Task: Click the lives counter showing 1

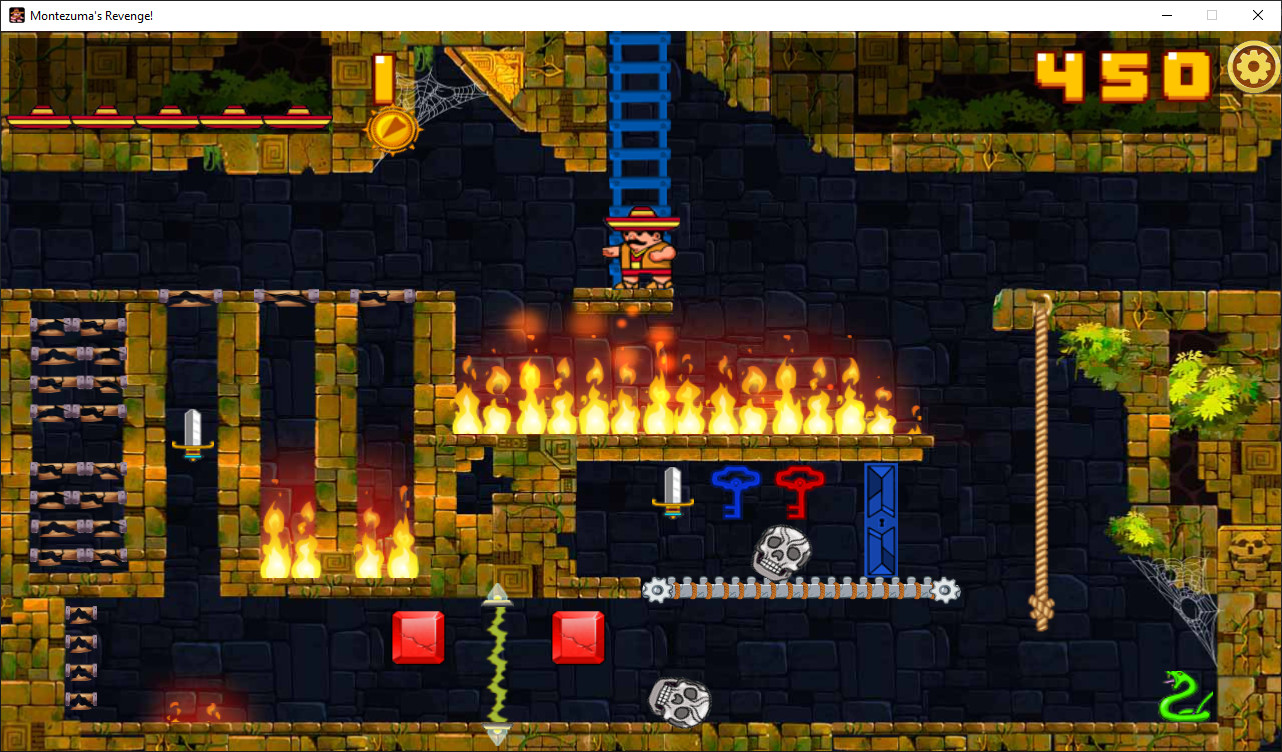Action: [382, 78]
